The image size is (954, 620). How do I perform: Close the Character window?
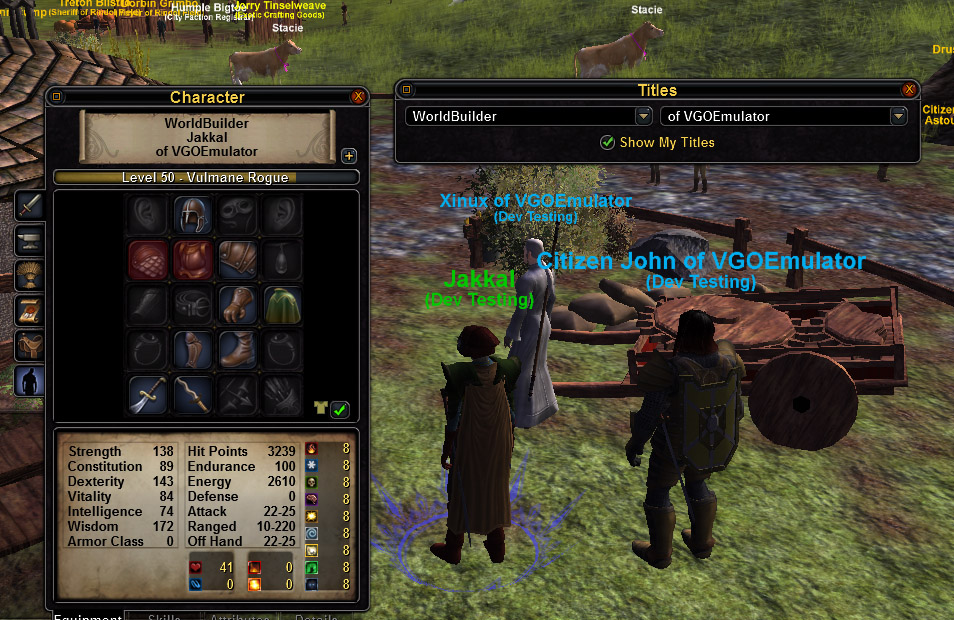tap(358, 97)
